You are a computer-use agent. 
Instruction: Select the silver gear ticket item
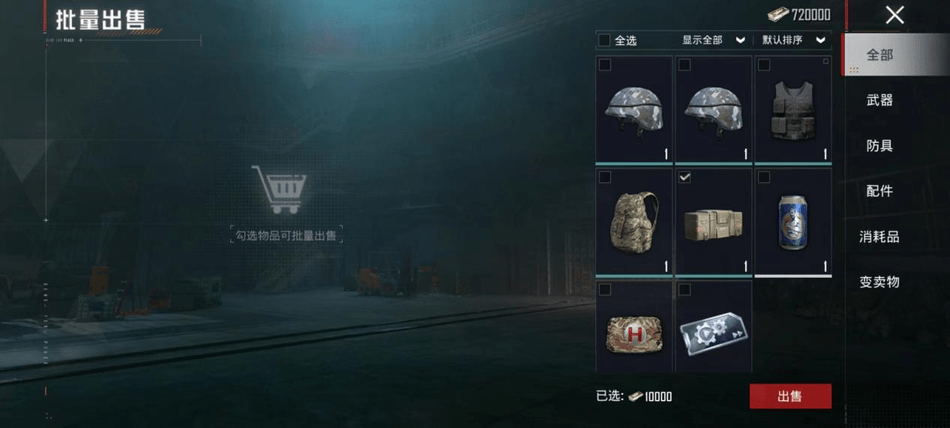713,330
